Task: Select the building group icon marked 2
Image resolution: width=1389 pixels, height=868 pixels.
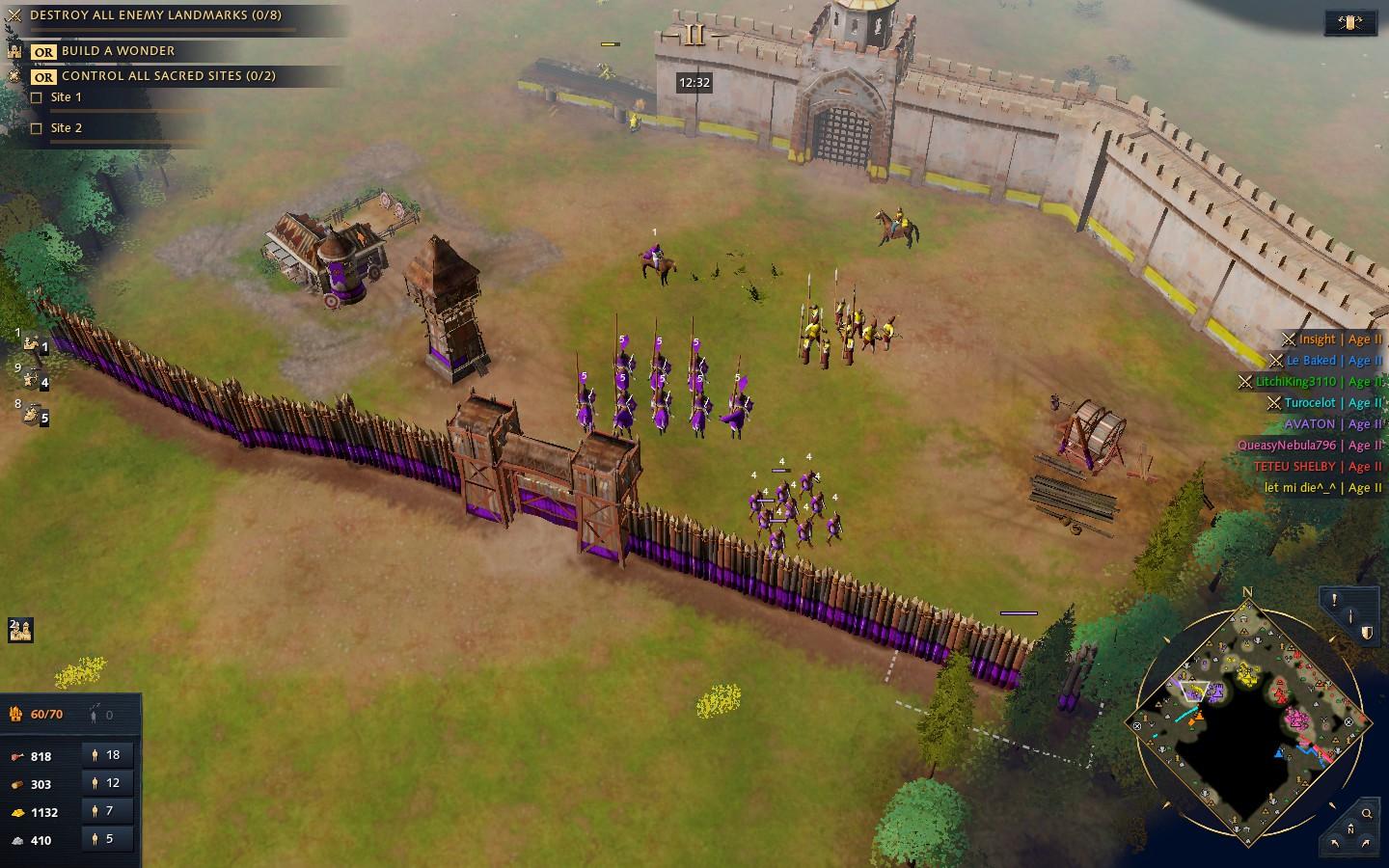Action: point(21,630)
